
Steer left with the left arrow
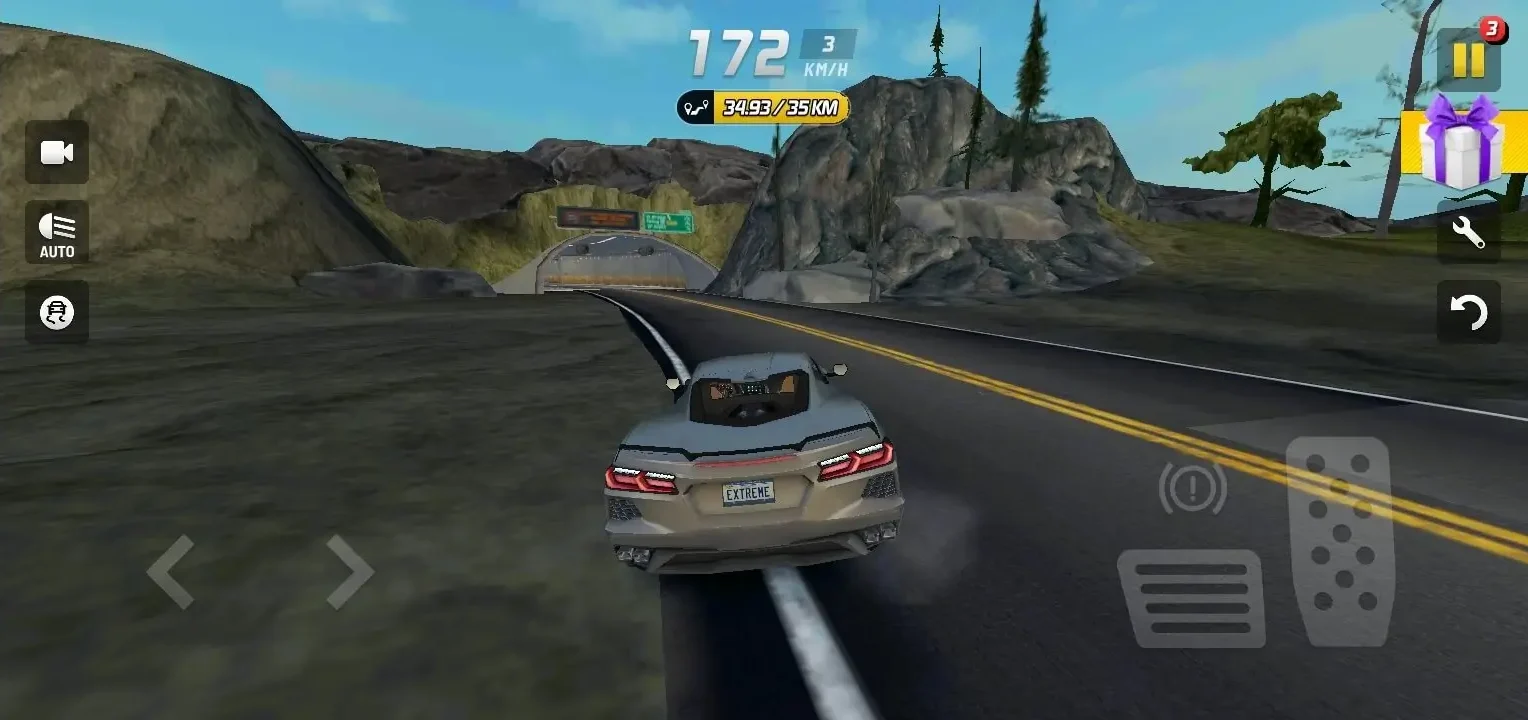[172, 573]
